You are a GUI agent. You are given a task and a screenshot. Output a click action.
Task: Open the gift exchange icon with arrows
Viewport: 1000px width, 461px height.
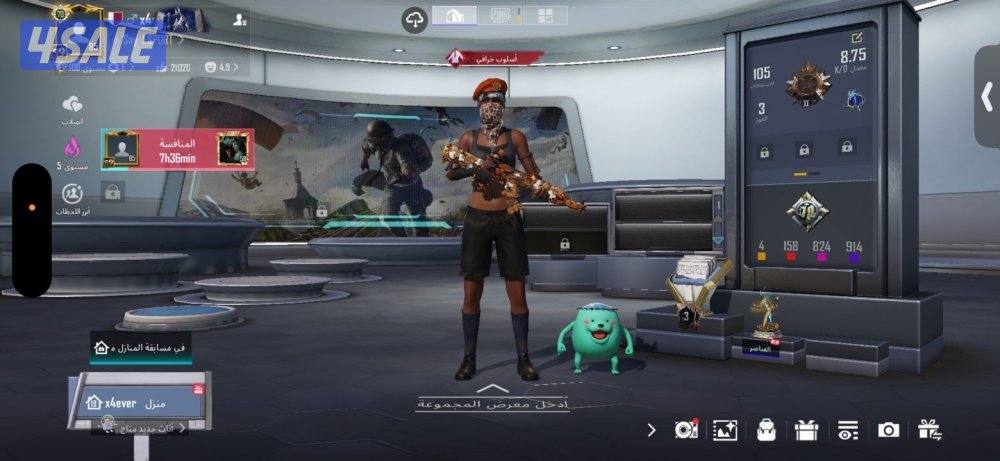pyautogui.click(x=929, y=430)
